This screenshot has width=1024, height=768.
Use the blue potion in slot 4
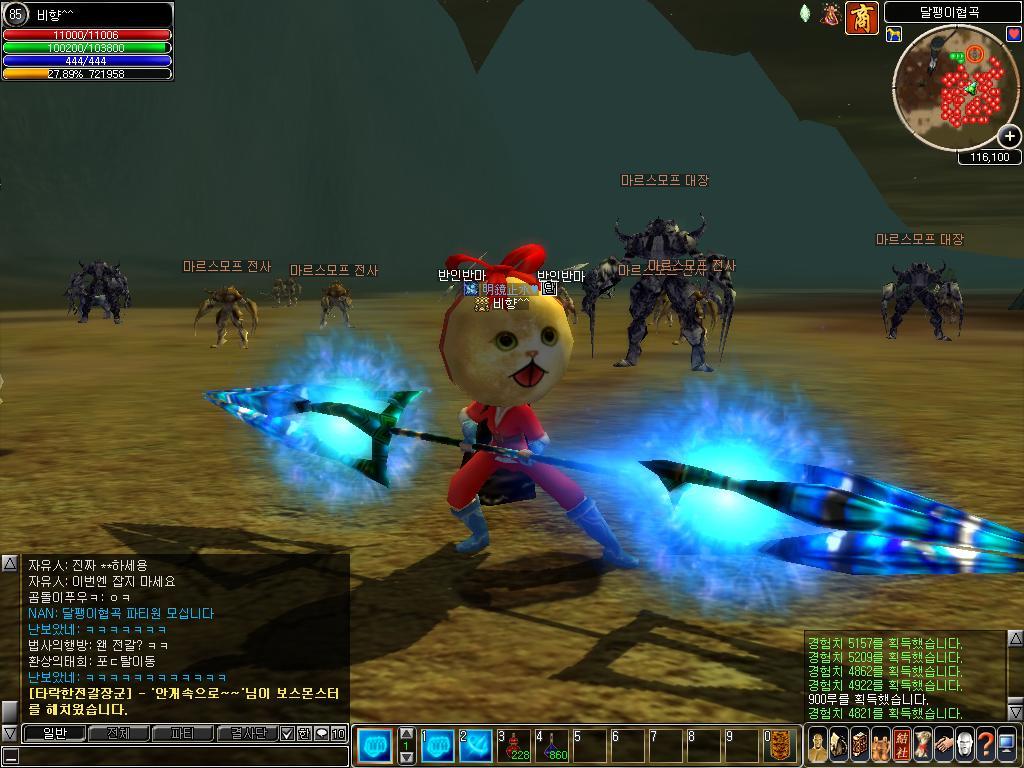pos(553,745)
